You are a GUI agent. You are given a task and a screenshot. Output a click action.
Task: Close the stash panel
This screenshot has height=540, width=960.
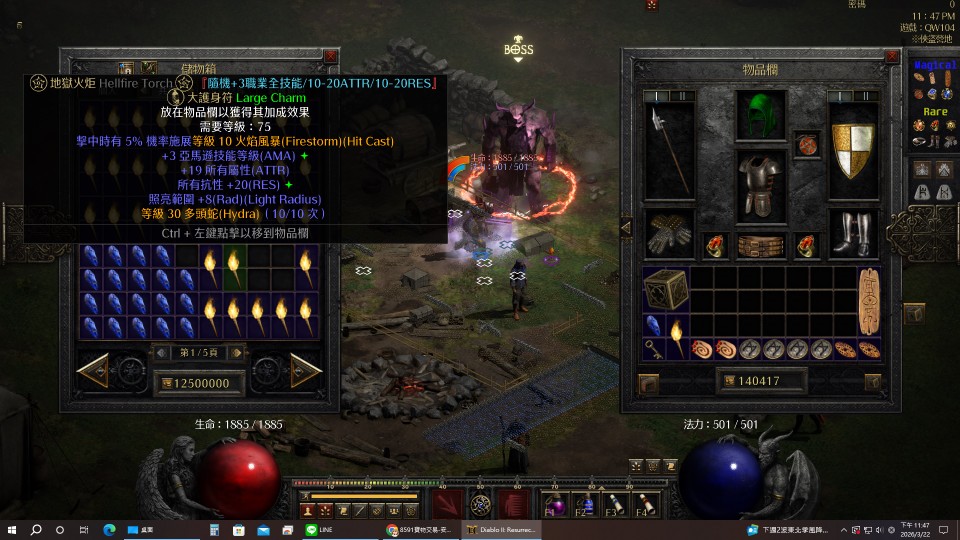click(x=330, y=57)
